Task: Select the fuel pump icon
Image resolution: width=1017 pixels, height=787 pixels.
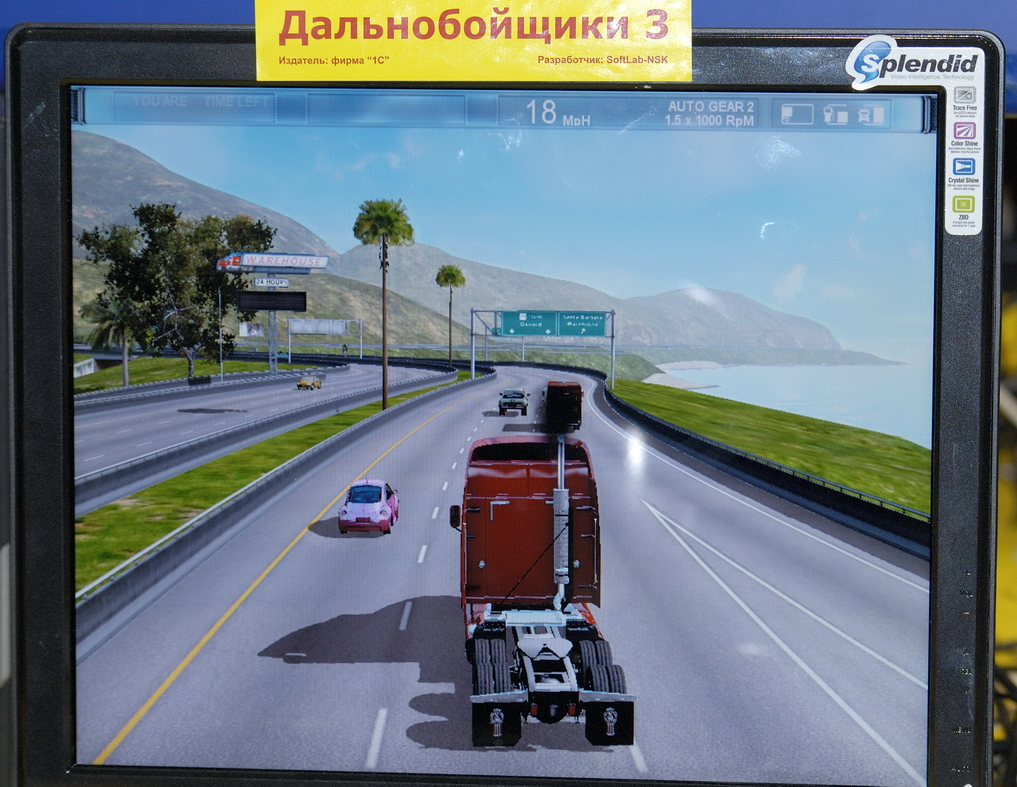Action: coord(835,114)
